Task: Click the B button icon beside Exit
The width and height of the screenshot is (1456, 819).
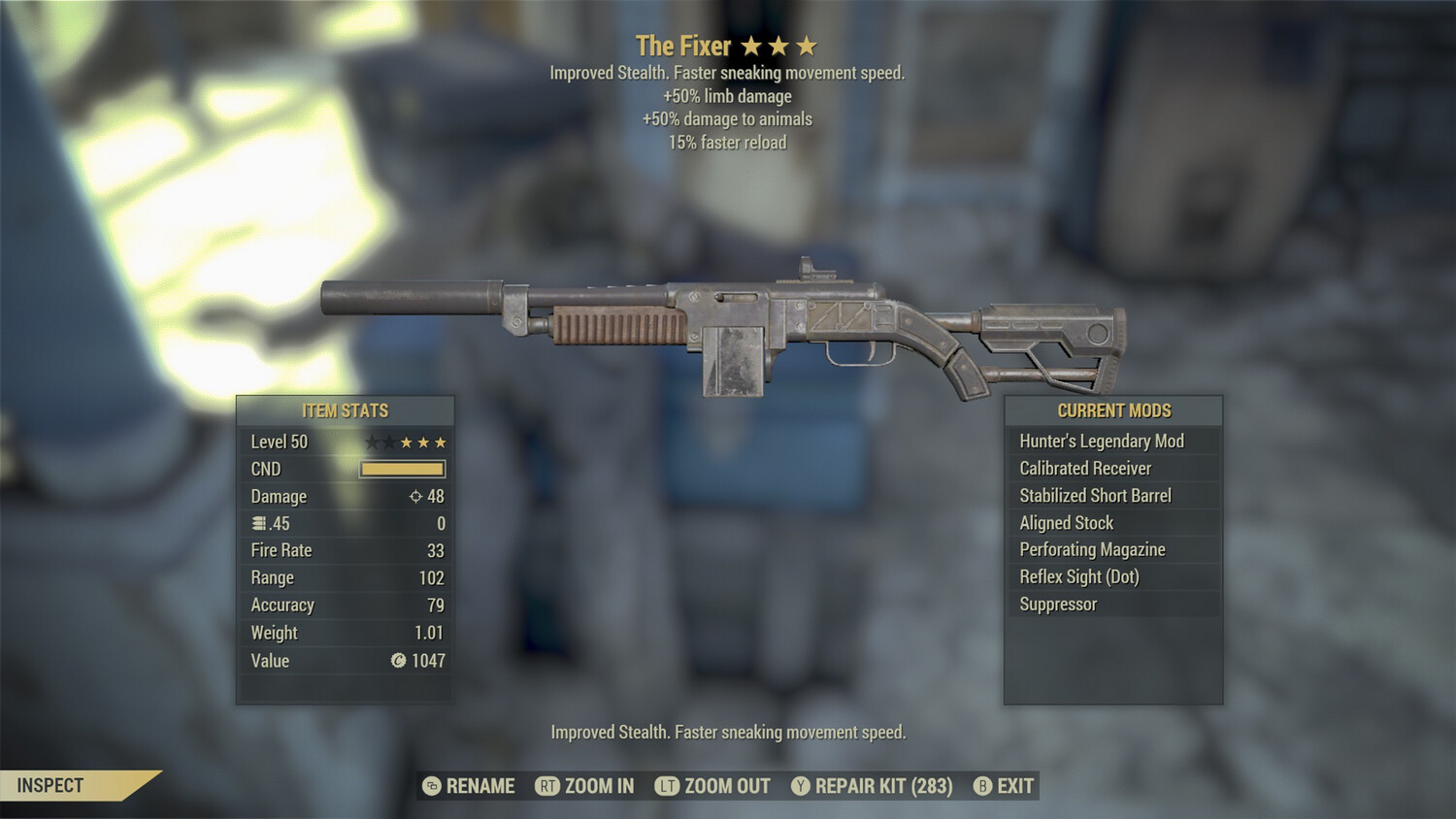Action: tap(983, 786)
